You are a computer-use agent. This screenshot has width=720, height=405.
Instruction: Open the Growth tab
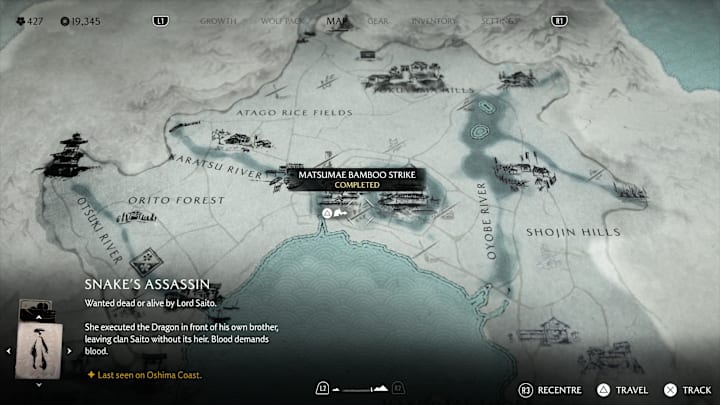(218, 20)
